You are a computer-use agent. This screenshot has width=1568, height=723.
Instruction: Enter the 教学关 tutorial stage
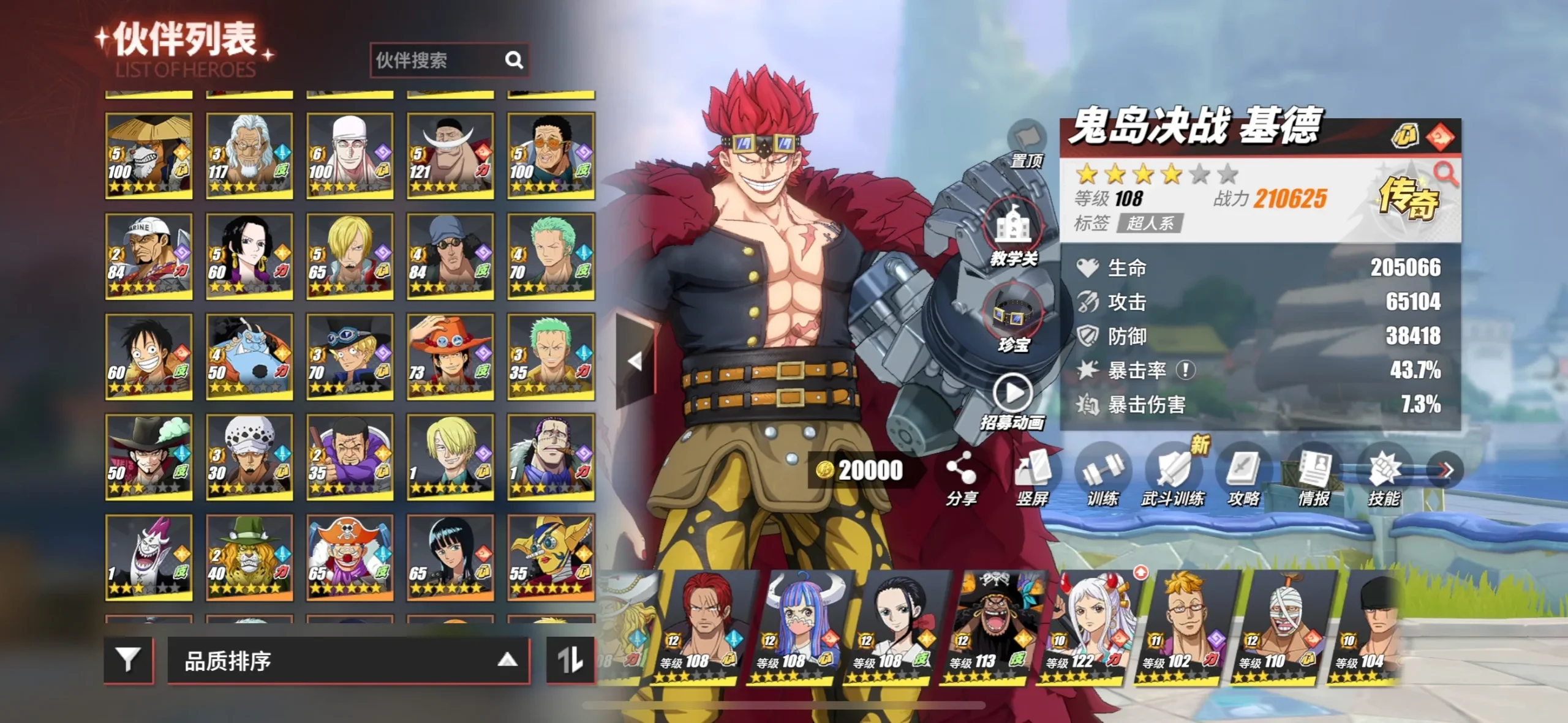(x=1014, y=233)
